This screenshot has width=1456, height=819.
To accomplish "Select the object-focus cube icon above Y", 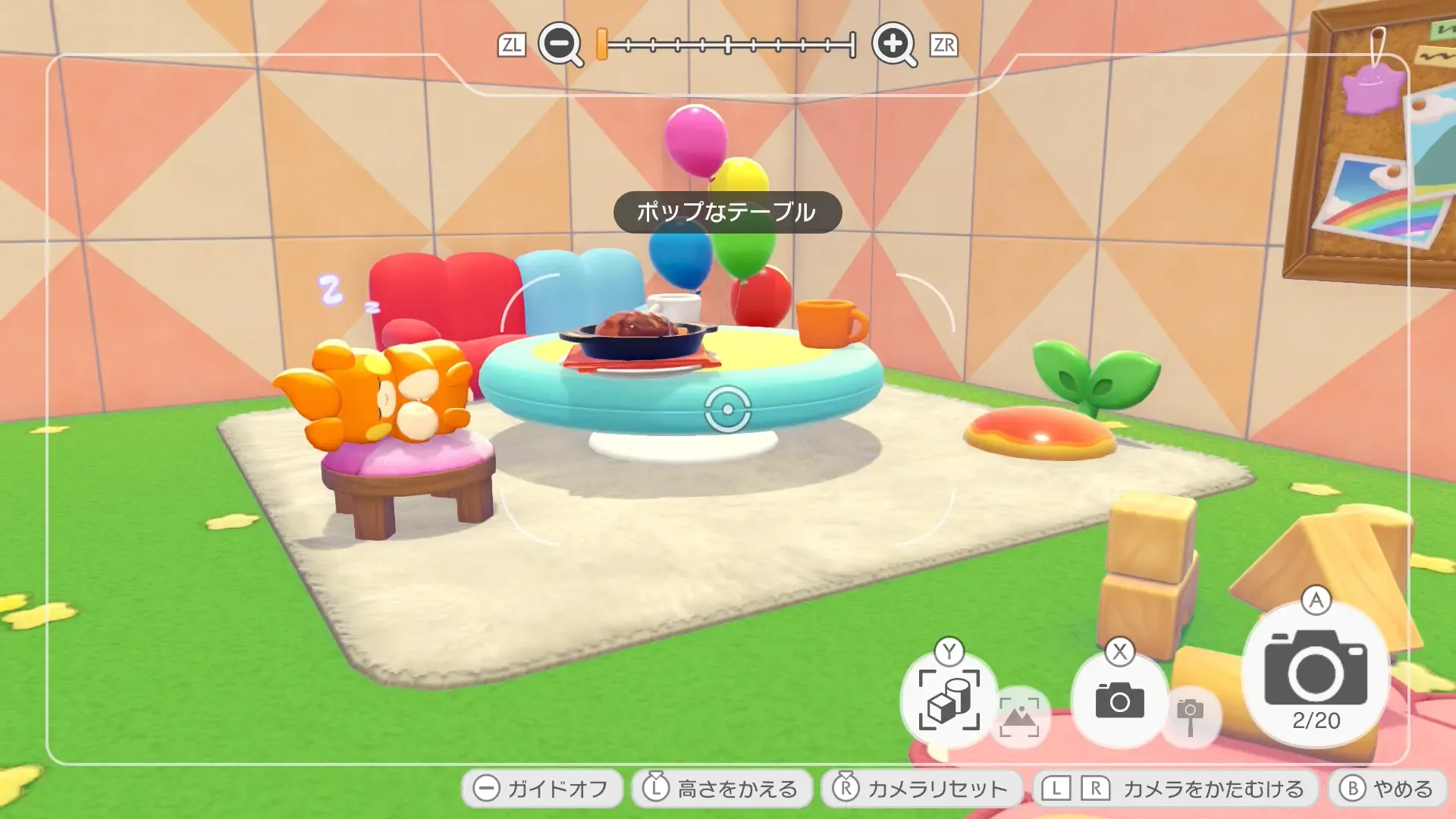I will 948,701.
